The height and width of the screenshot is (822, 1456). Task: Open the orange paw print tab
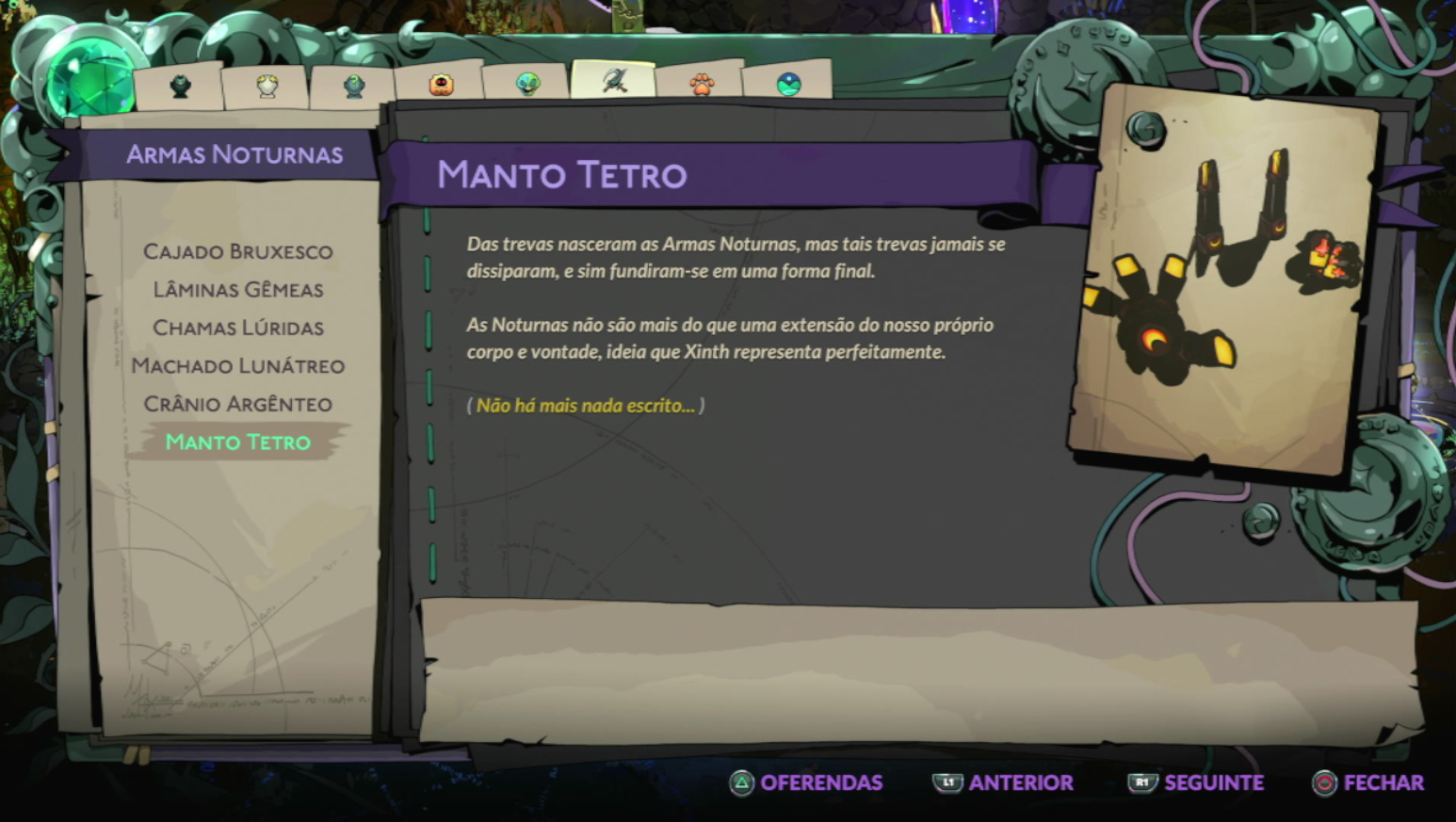coord(702,85)
